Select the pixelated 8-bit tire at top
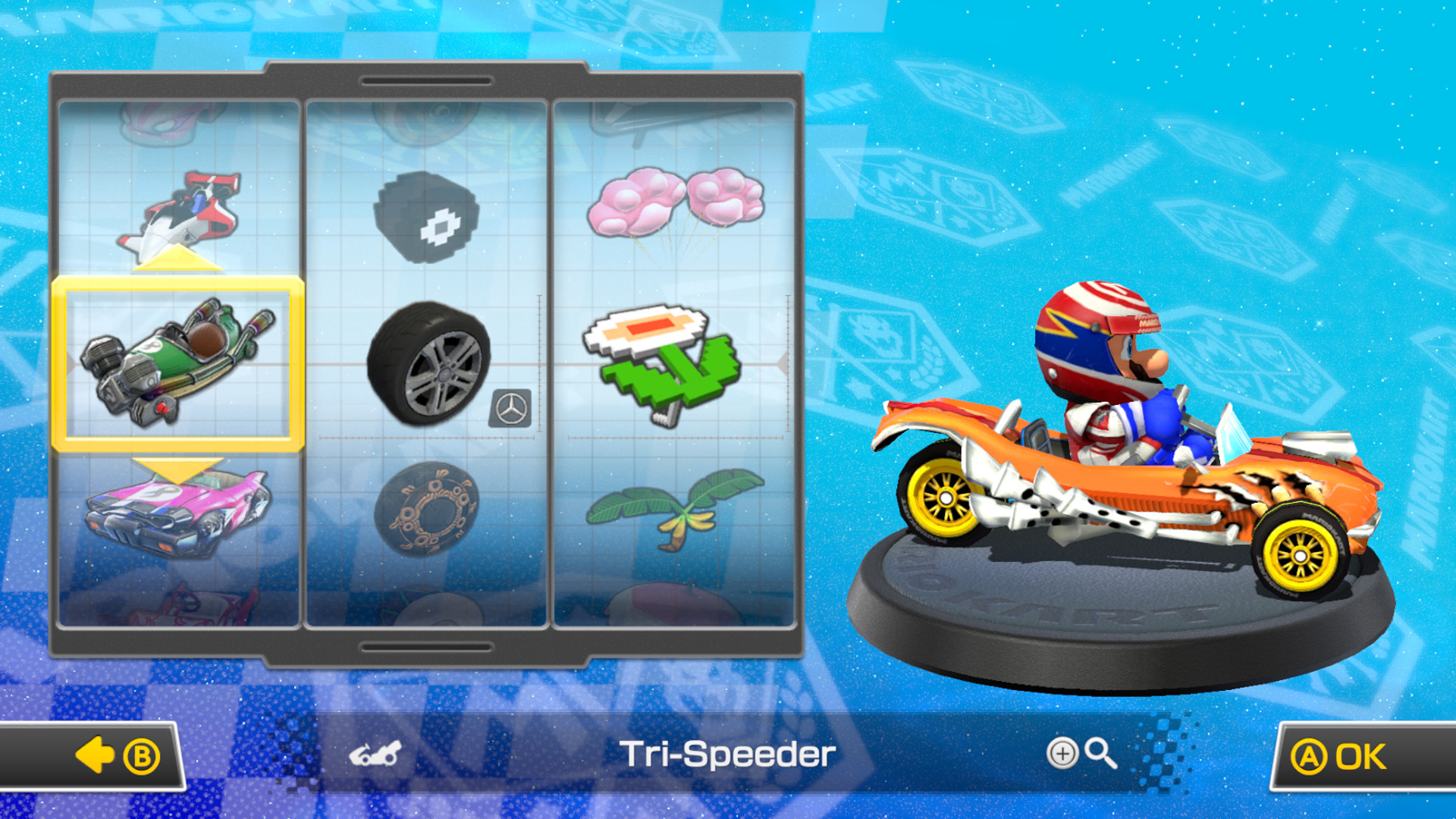The image size is (1456, 819). pos(428,215)
